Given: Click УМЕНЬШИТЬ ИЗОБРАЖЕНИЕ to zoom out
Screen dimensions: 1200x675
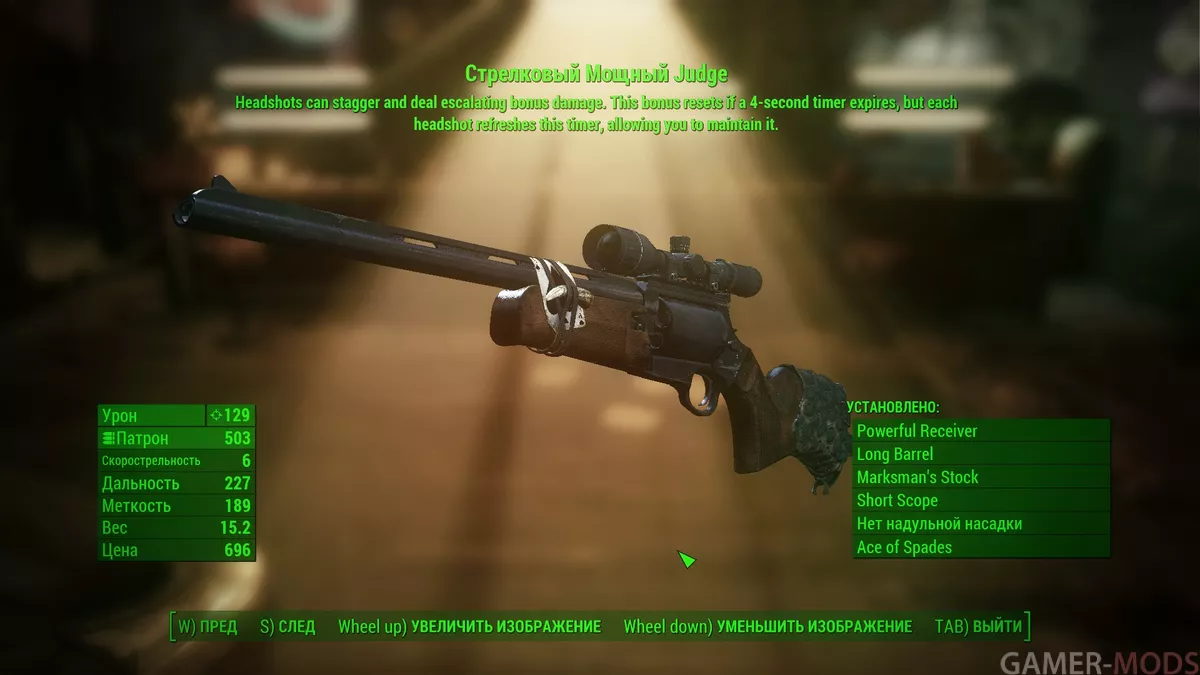Looking at the screenshot, I should (x=767, y=627).
